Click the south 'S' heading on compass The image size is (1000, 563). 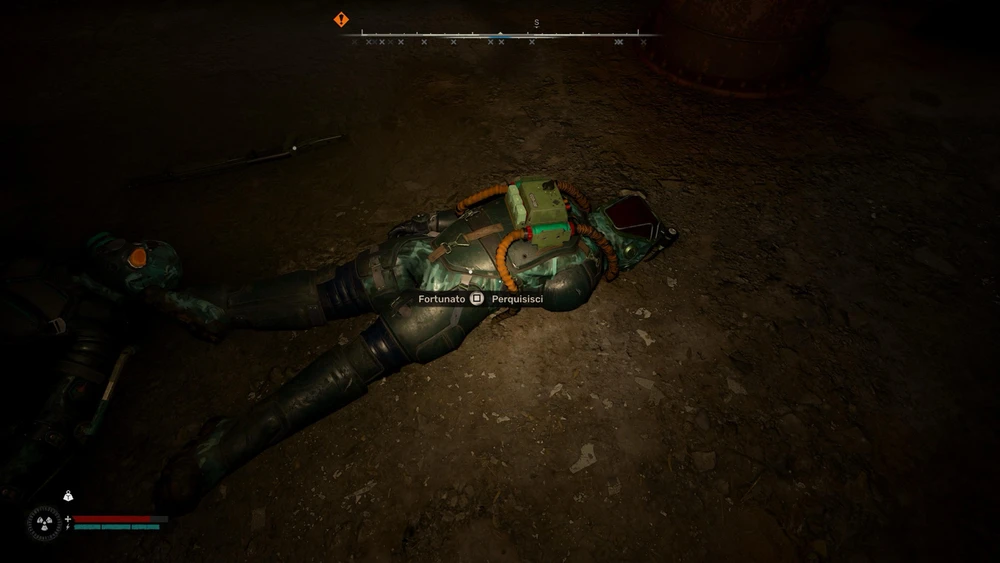click(536, 22)
